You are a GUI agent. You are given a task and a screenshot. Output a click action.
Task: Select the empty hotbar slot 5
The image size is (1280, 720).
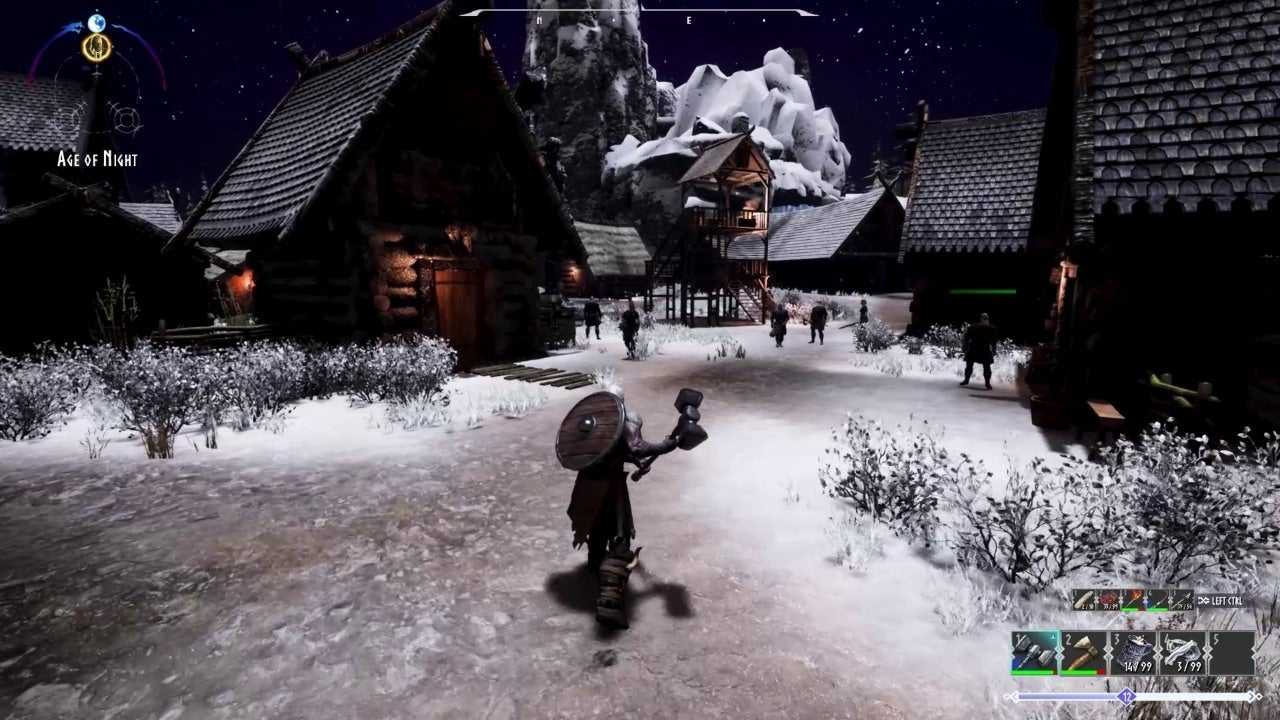coord(1231,653)
